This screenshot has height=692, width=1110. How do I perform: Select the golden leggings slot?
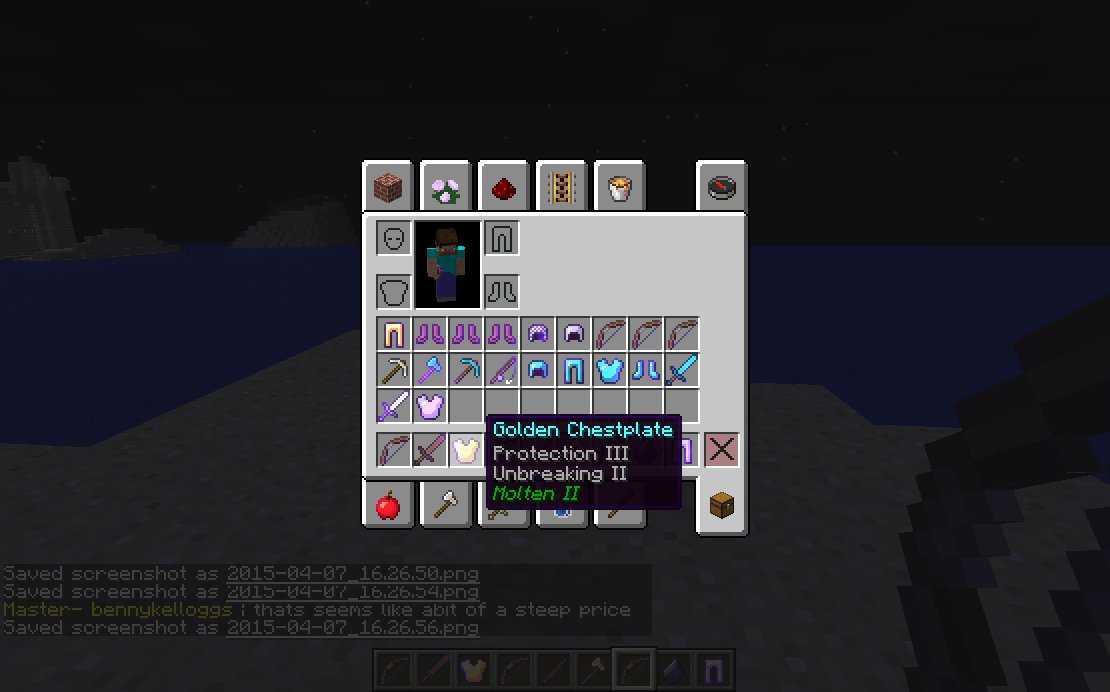click(393, 334)
